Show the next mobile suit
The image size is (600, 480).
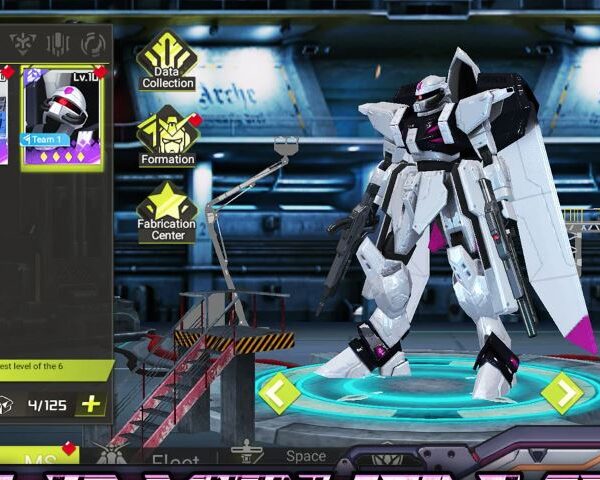(562, 392)
